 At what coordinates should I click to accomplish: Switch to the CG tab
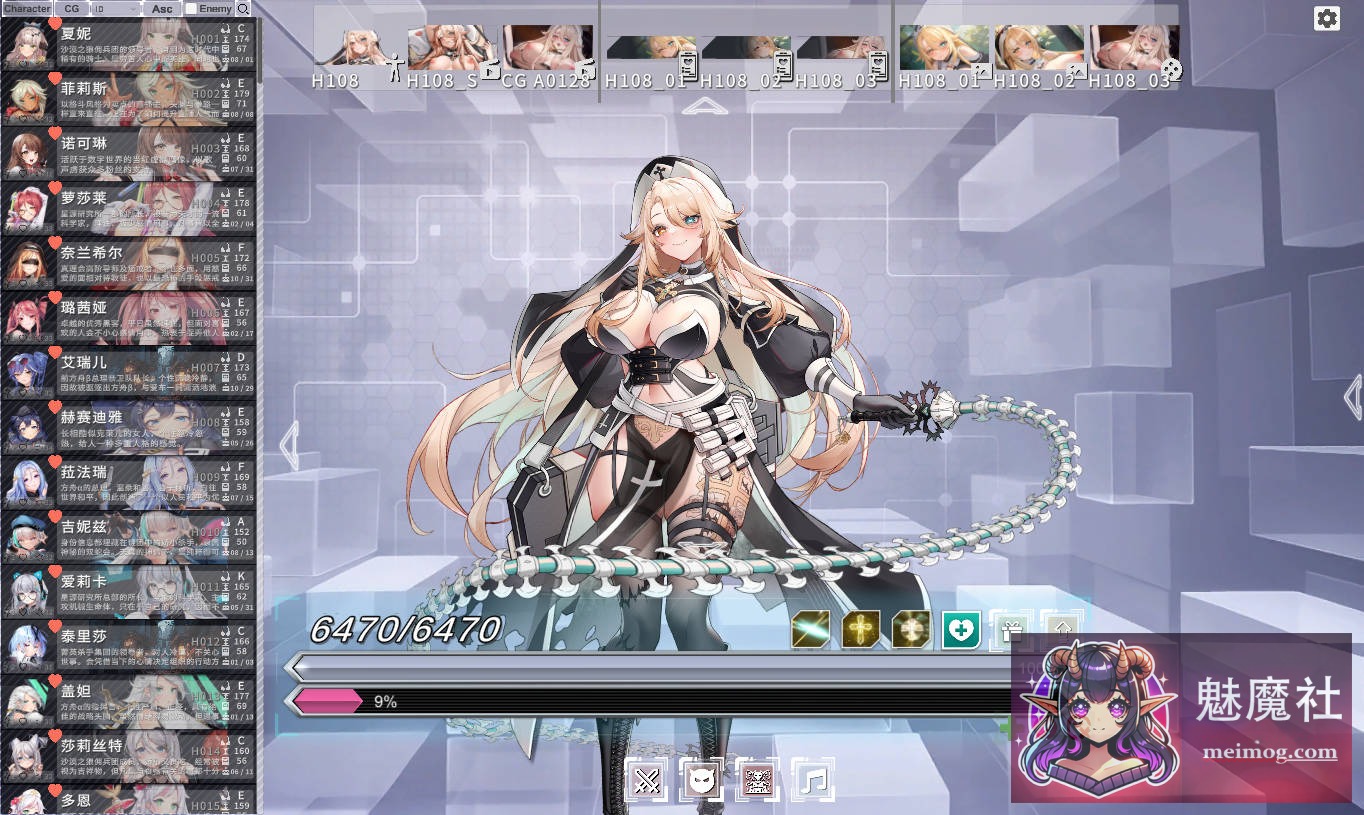(x=71, y=8)
